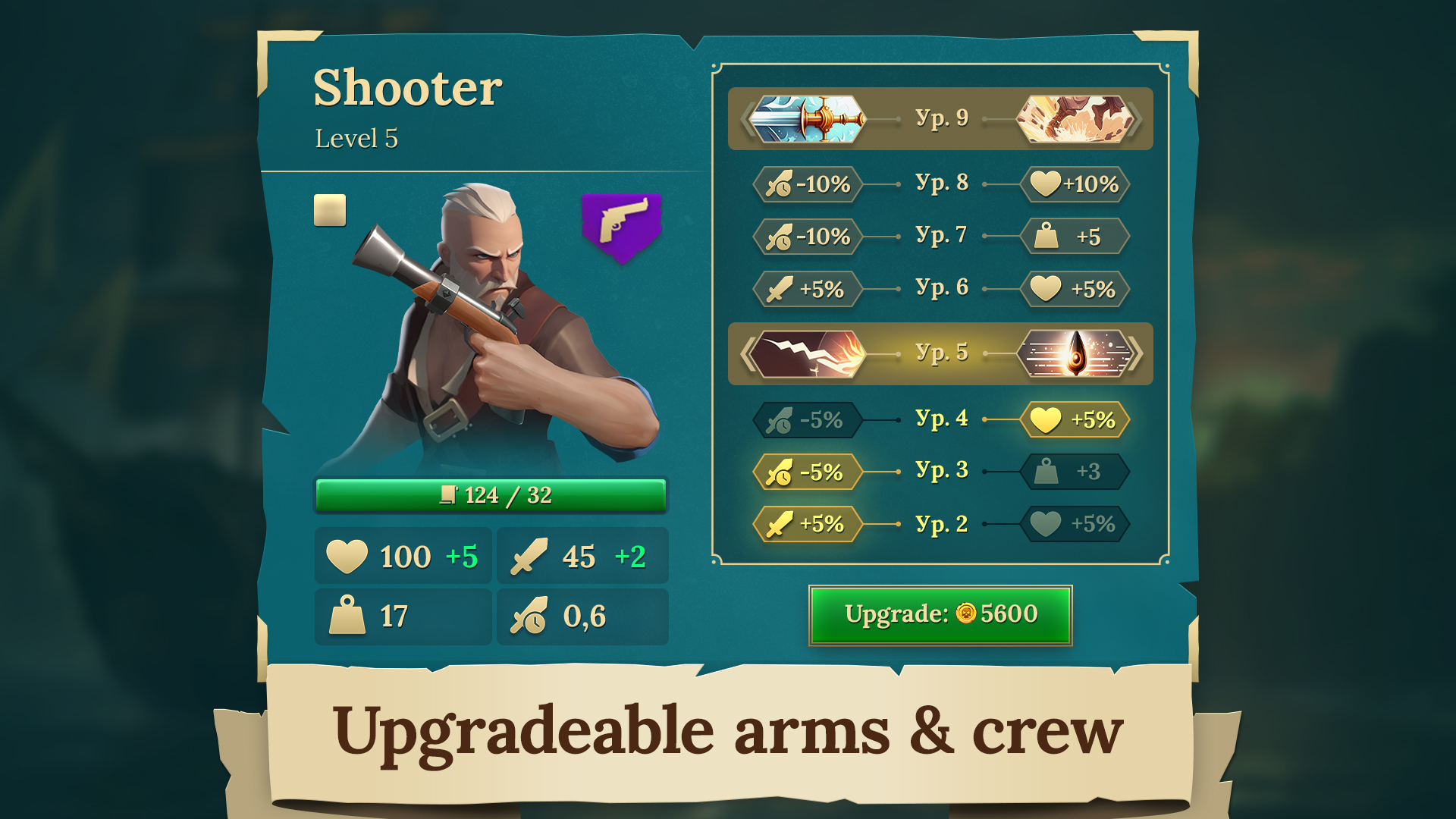Select the bullet skill icon on level 5

pos(1074,353)
